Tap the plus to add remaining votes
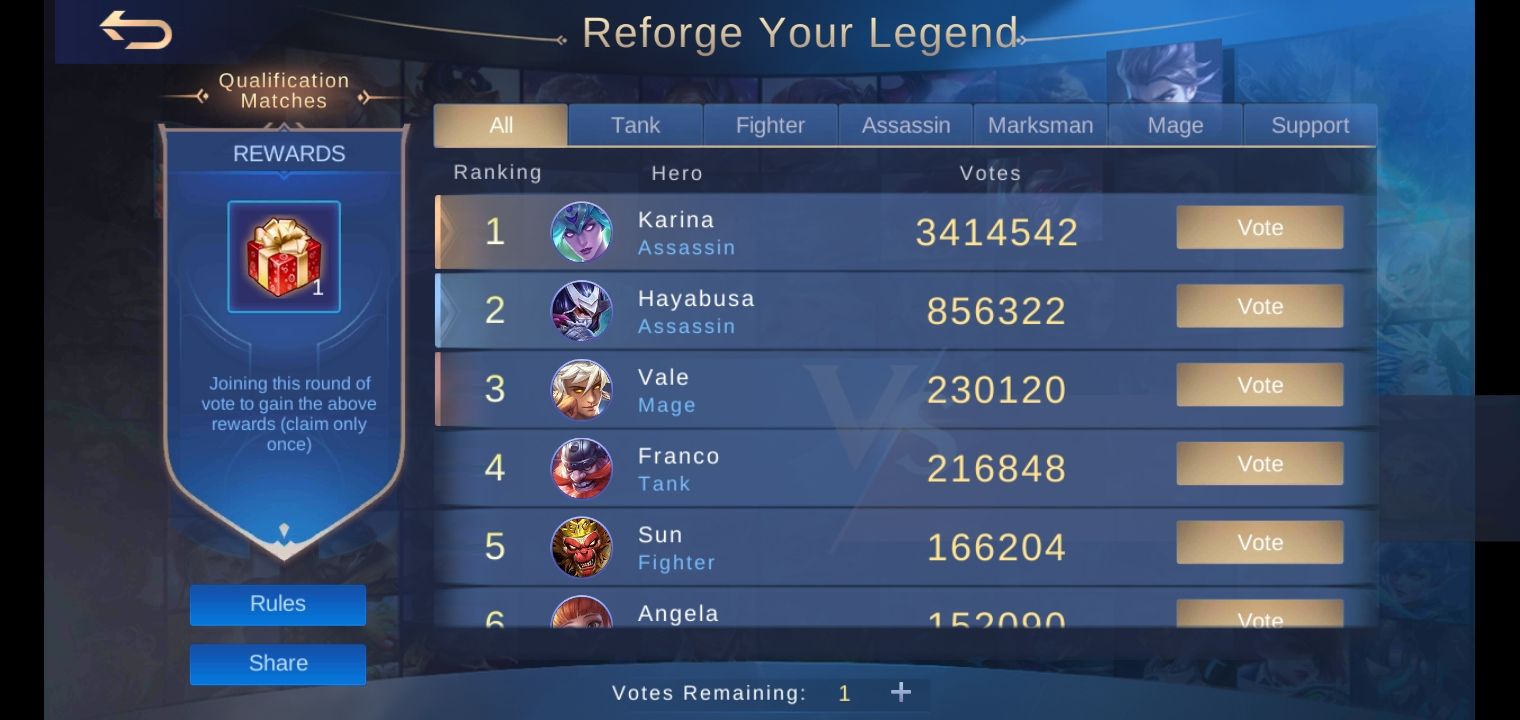1520x720 pixels. (x=901, y=691)
